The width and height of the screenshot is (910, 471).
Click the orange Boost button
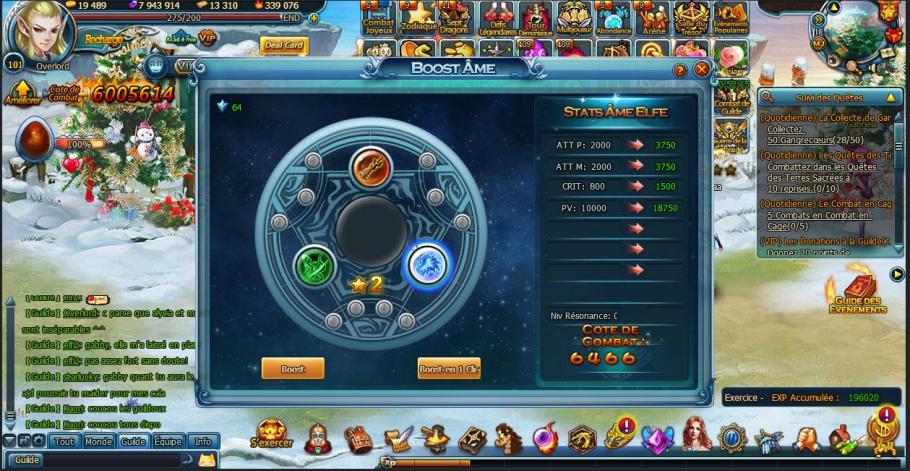pos(293,369)
